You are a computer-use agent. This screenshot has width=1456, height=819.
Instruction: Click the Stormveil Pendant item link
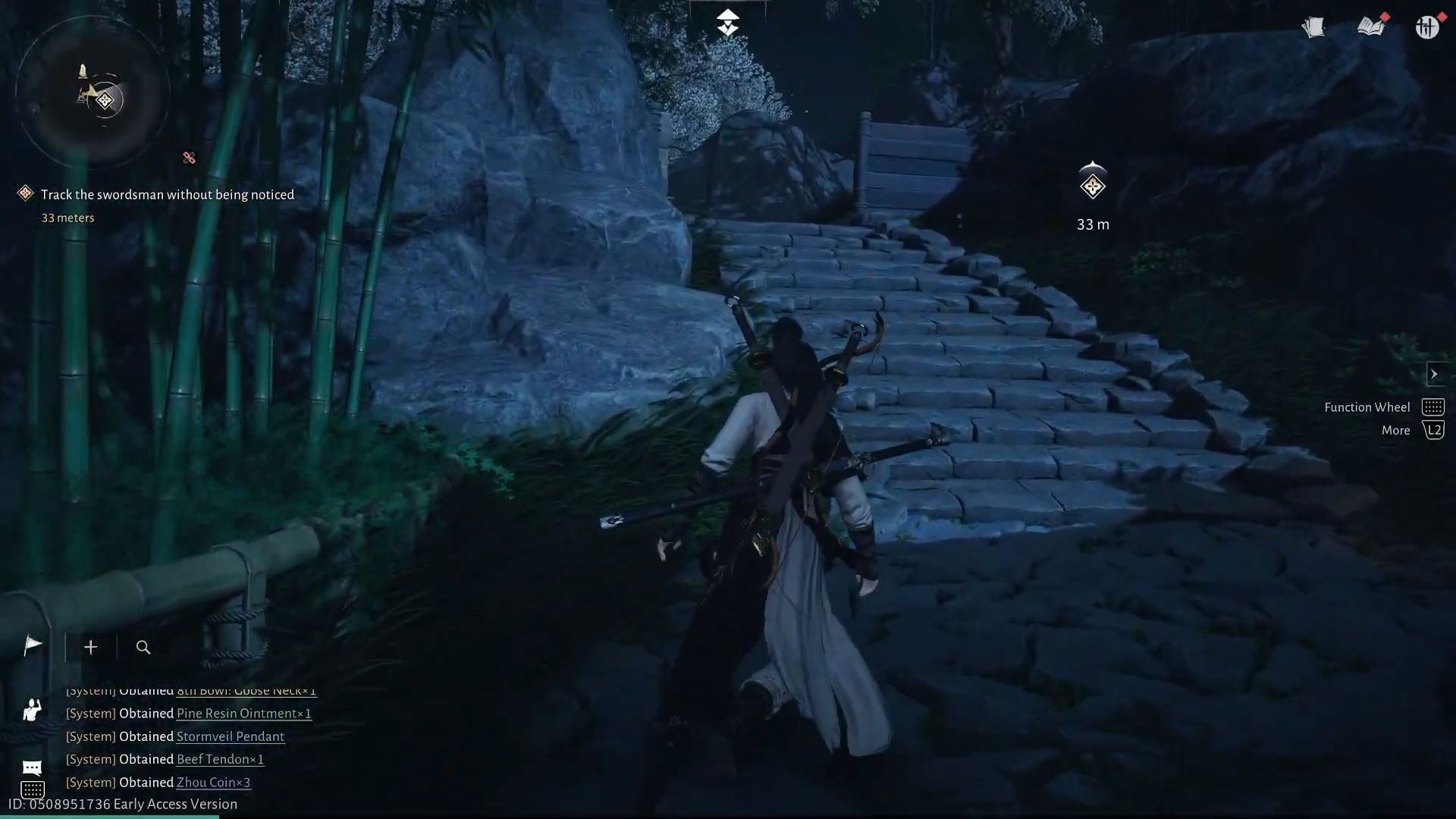click(x=231, y=736)
